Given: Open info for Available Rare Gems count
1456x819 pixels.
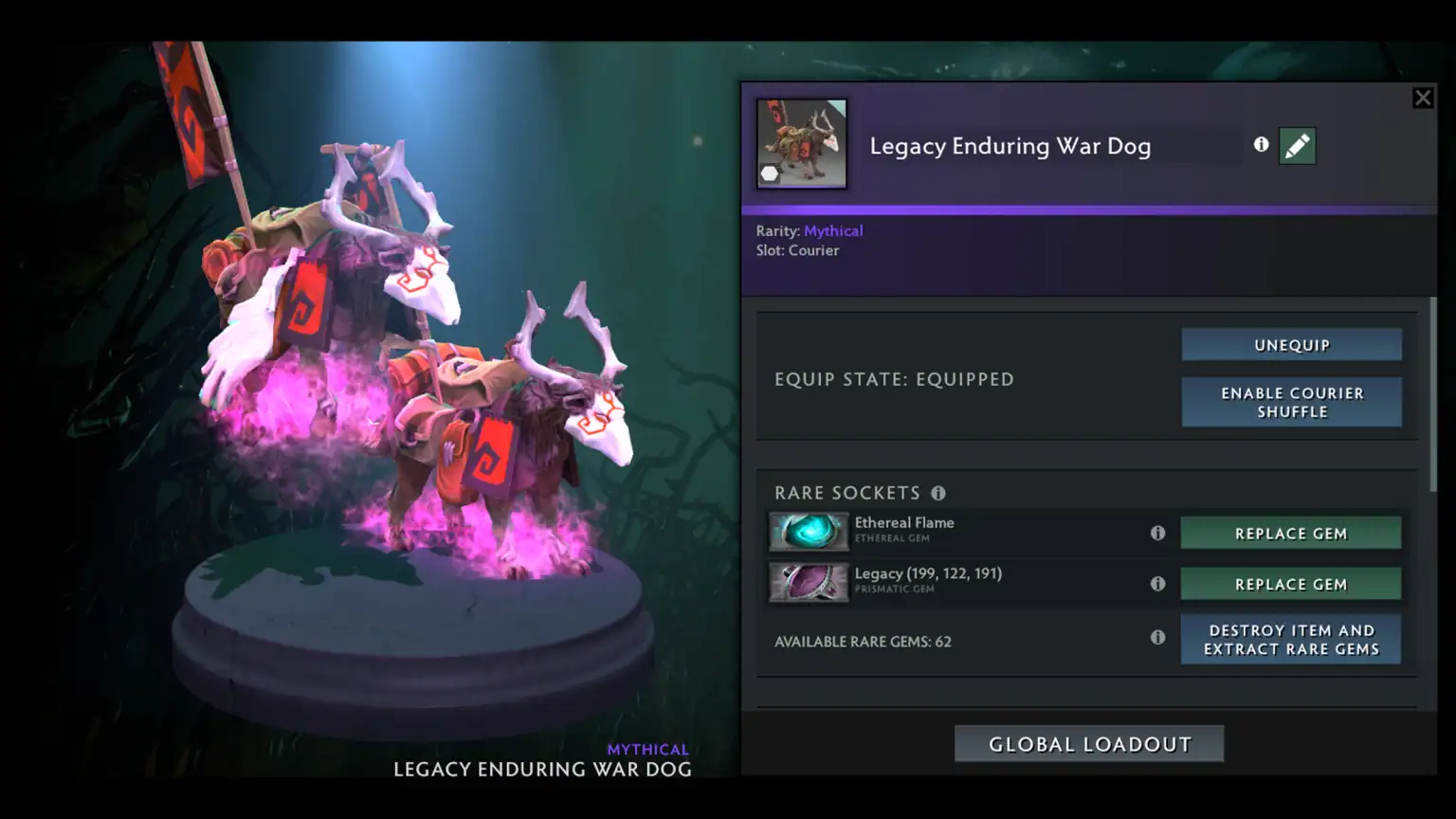Looking at the screenshot, I should pyautogui.click(x=1158, y=638).
